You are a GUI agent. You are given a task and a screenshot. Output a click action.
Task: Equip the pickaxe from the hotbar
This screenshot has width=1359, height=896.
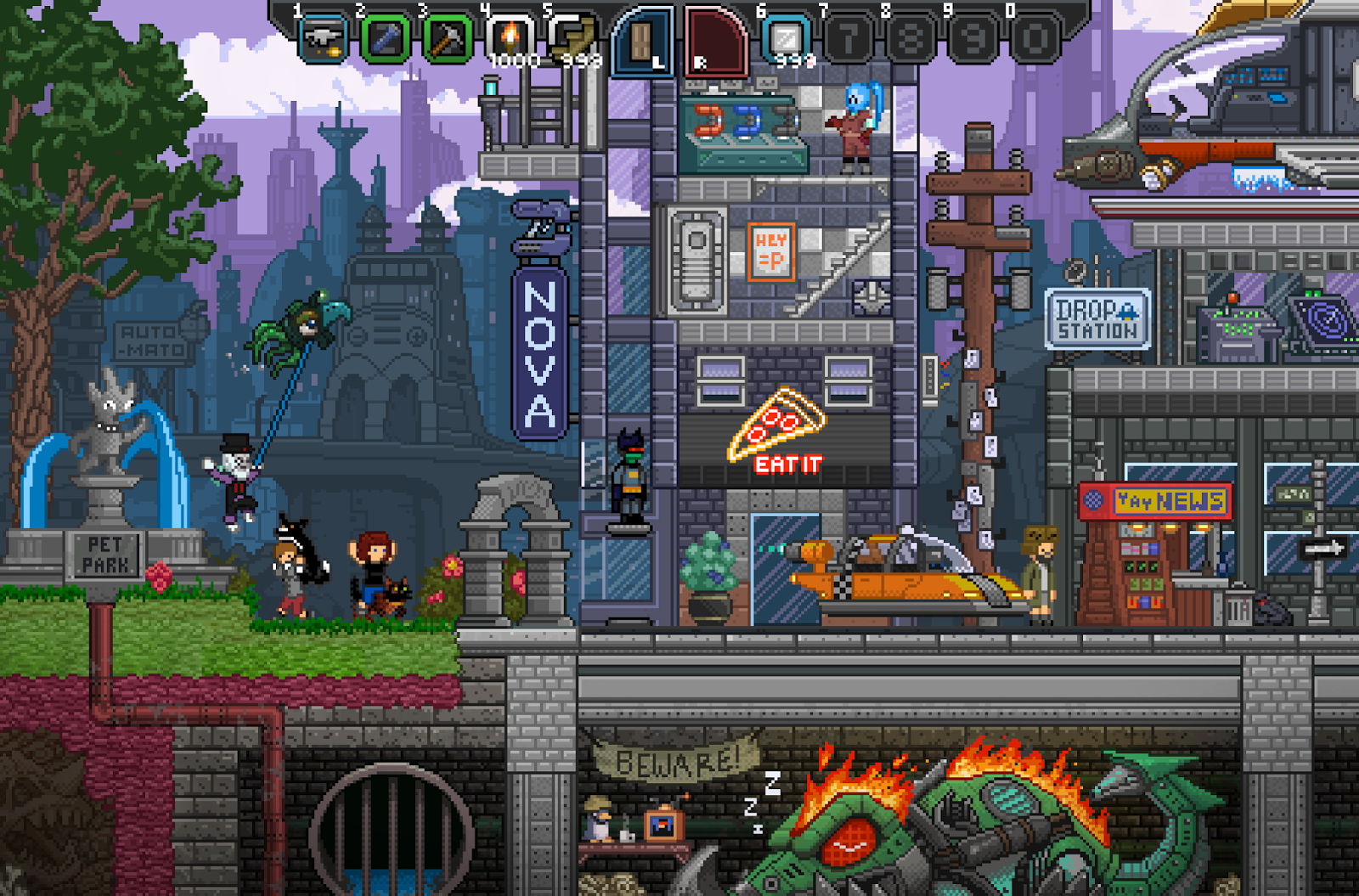[447, 39]
